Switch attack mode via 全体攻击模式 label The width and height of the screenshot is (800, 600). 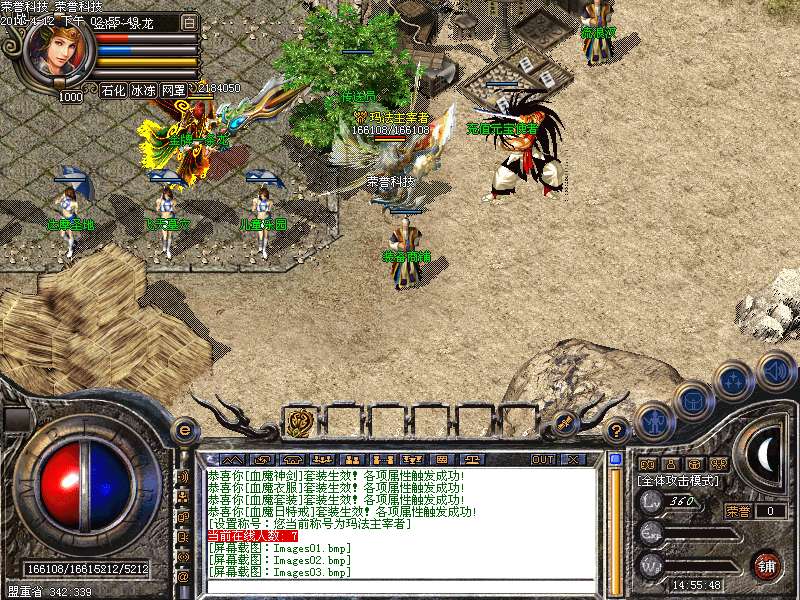(678, 481)
